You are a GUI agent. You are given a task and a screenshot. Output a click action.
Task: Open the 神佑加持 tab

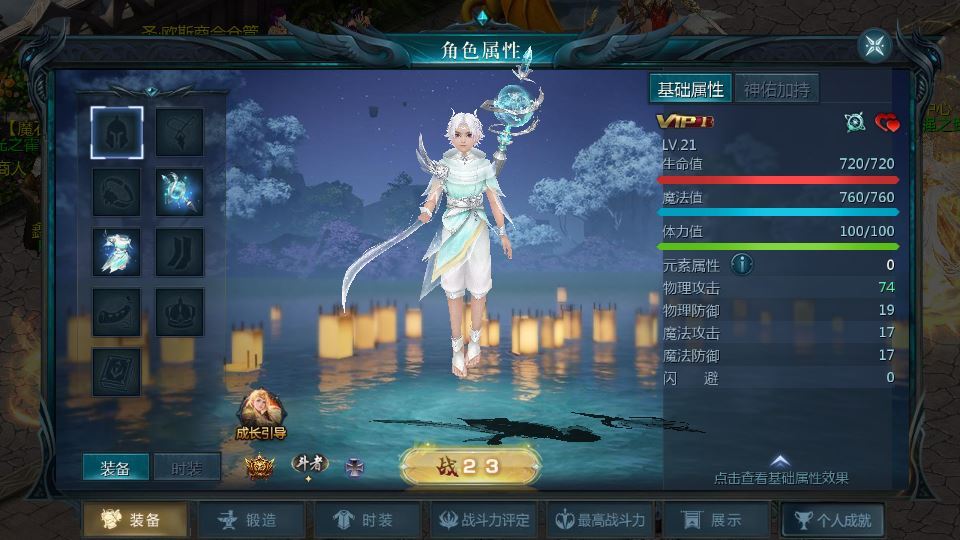pyautogui.click(x=777, y=89)
